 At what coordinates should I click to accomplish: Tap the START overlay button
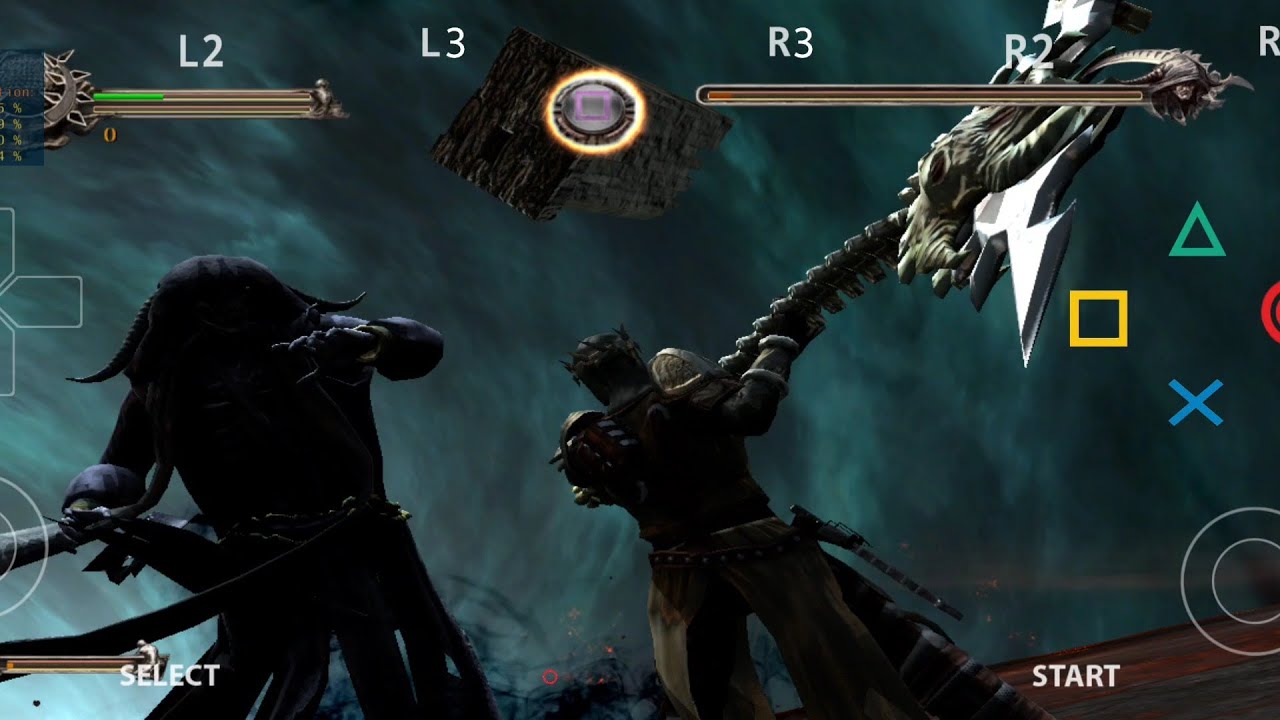(1075, 676)
